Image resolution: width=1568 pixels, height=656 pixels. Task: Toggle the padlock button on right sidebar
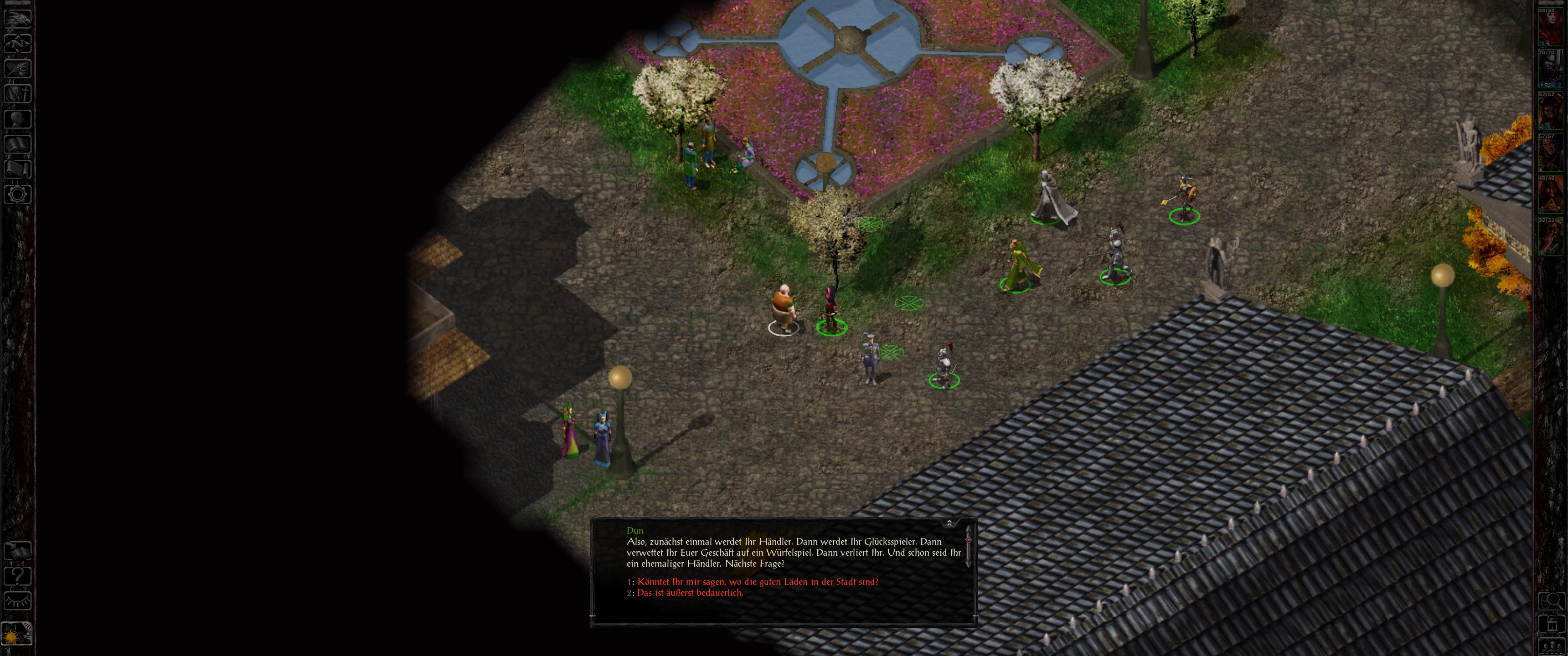[1552, 624]
